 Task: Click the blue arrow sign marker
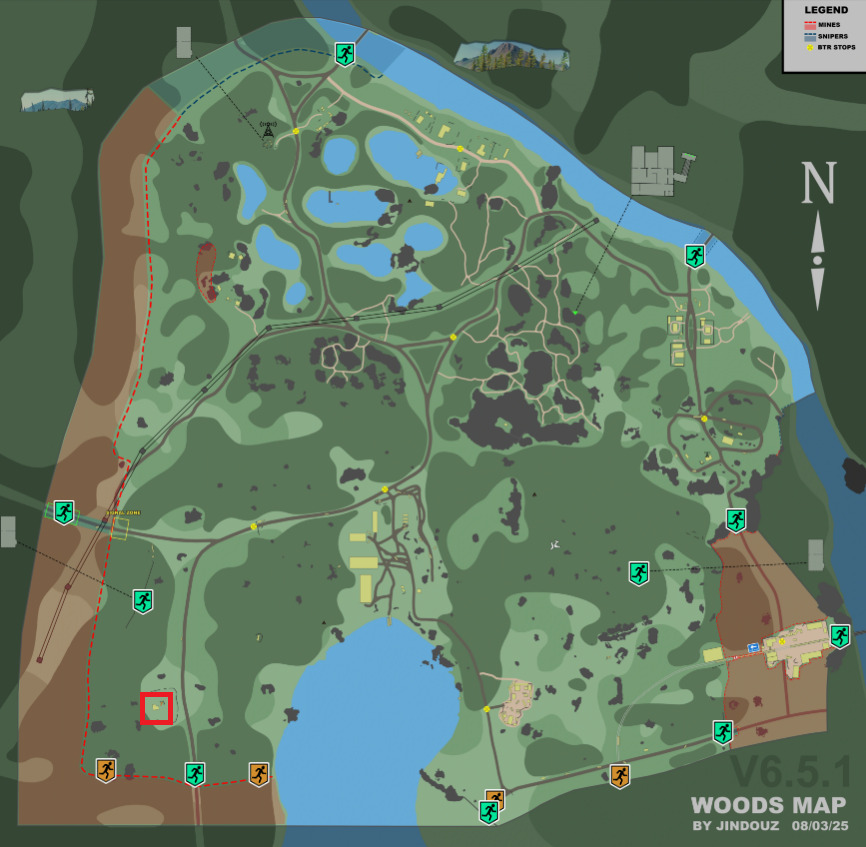(752, 648)
